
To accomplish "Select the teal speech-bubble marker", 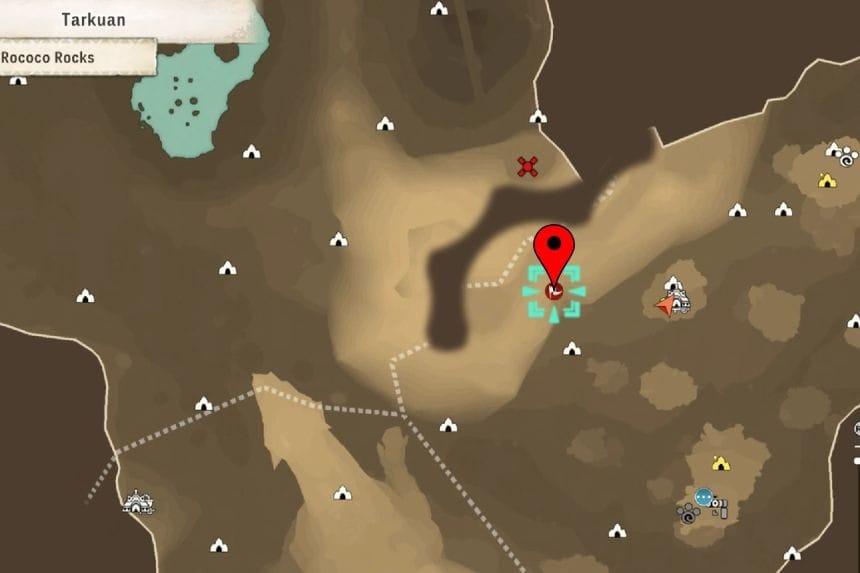I will (x=704, y=496).
